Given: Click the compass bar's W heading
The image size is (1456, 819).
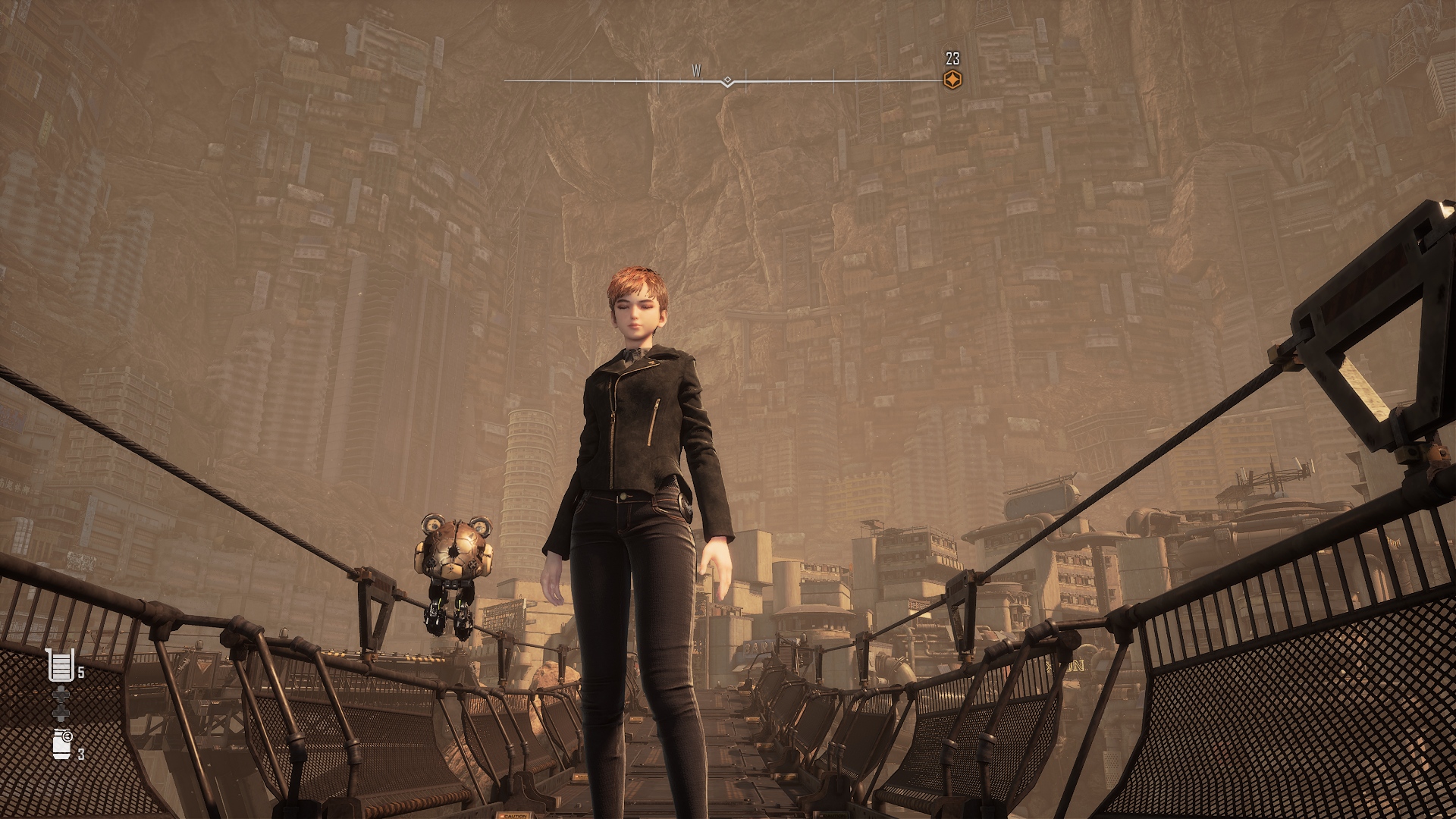Looking at the screenshot, I should tap(696, 71).
